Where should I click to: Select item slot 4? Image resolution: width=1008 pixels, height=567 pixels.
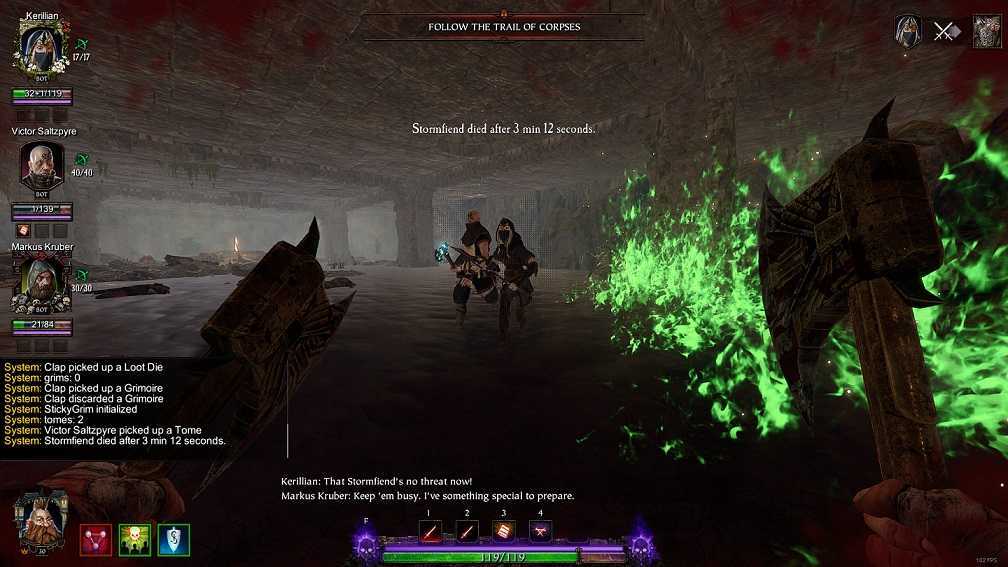(x=540, y=532)
